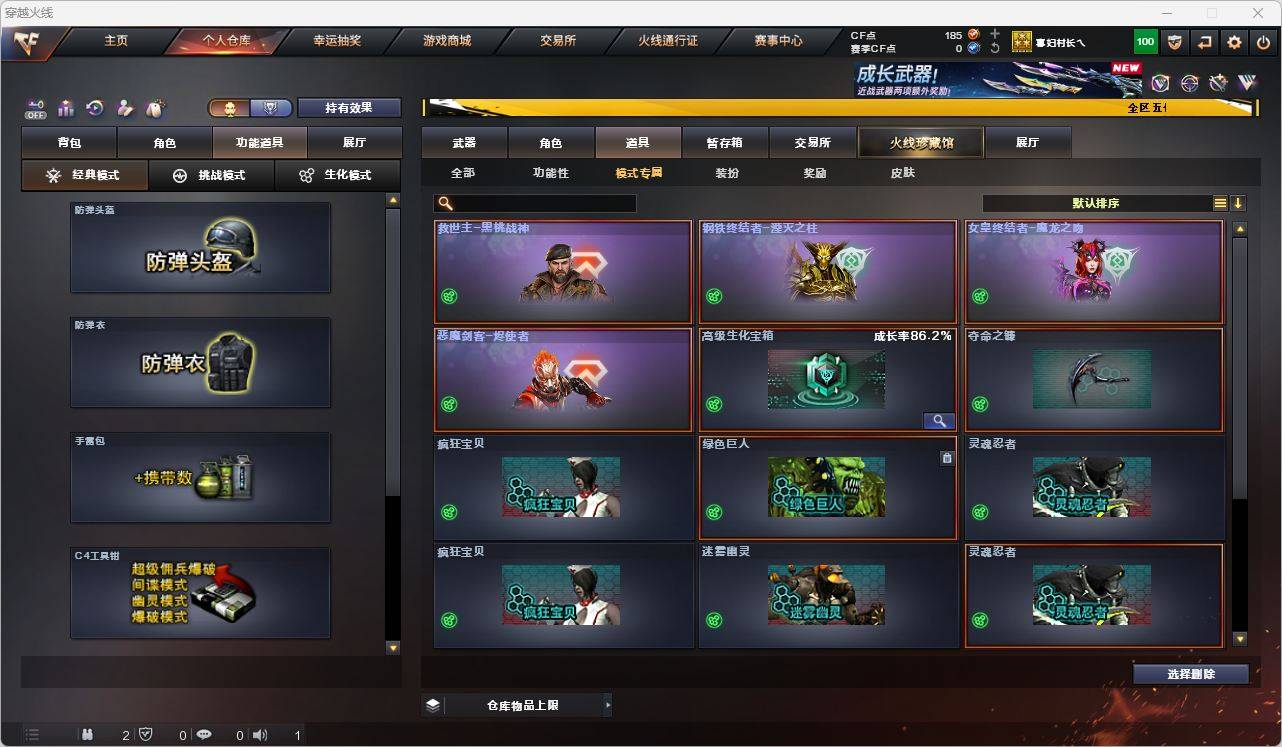Image resolution: width=1282 pixels, height=747 pixels.
Task: Click the down arrow at the right of the sort bar
Action: [1240, 202]
